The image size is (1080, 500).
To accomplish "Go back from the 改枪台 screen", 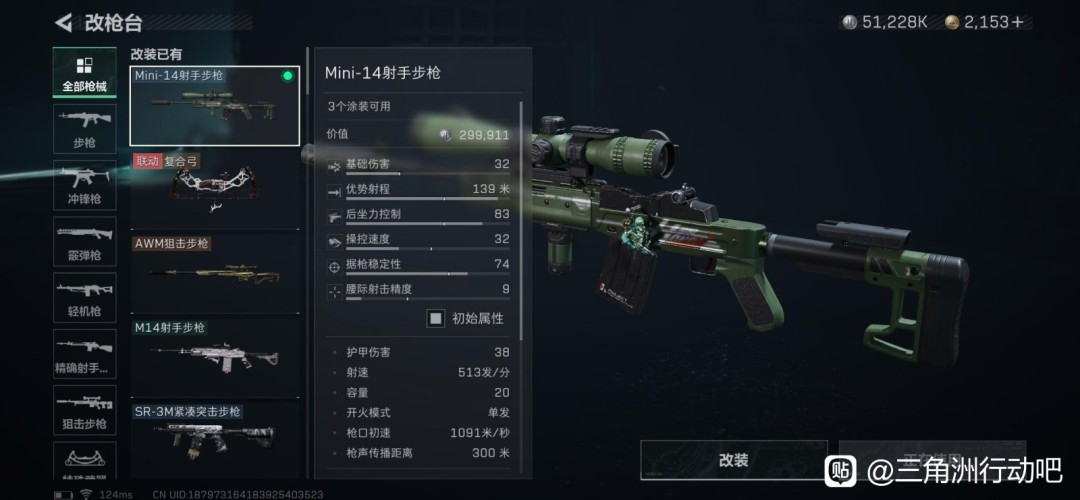I will pos(64,22).
